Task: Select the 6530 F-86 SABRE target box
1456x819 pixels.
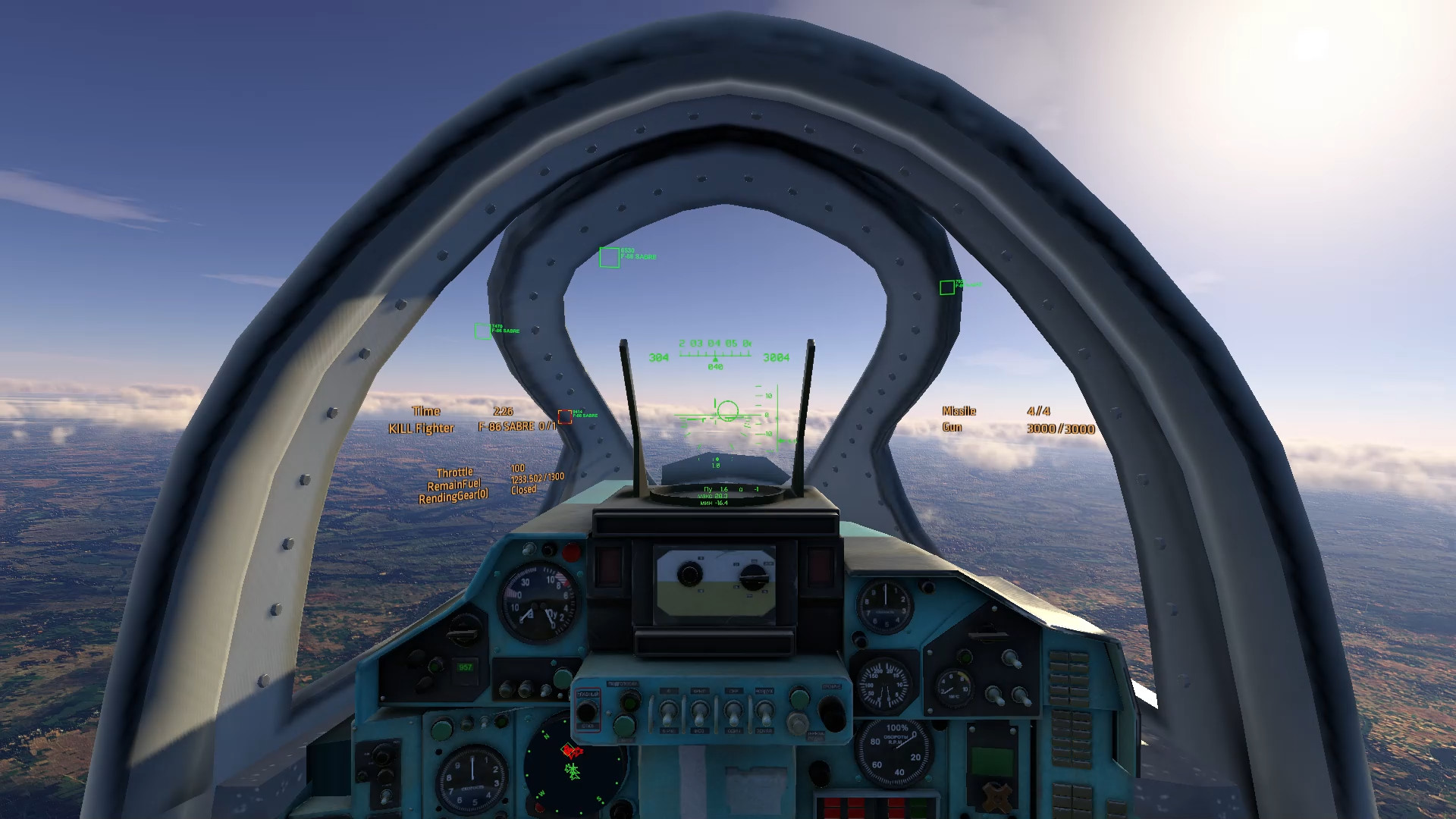Action: click(609, 258)
